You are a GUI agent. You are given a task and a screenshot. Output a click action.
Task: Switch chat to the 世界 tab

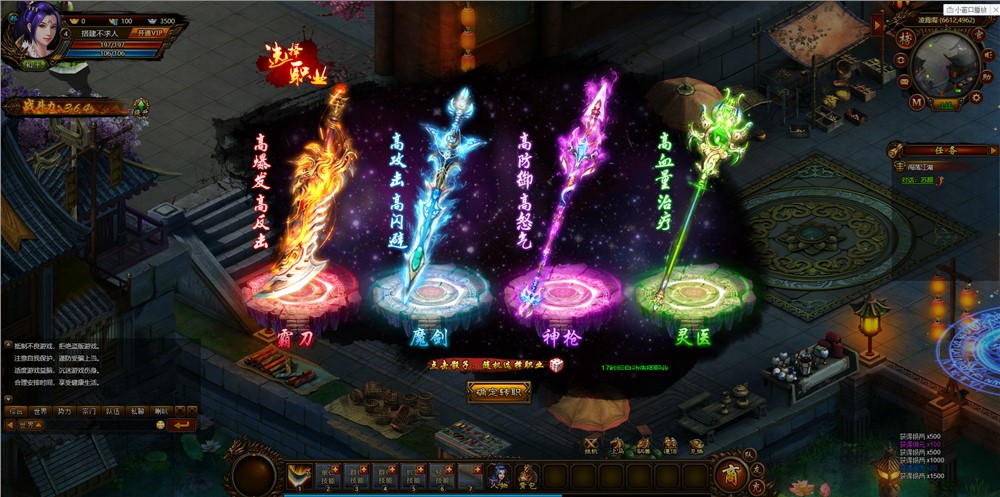pos(40,410)
